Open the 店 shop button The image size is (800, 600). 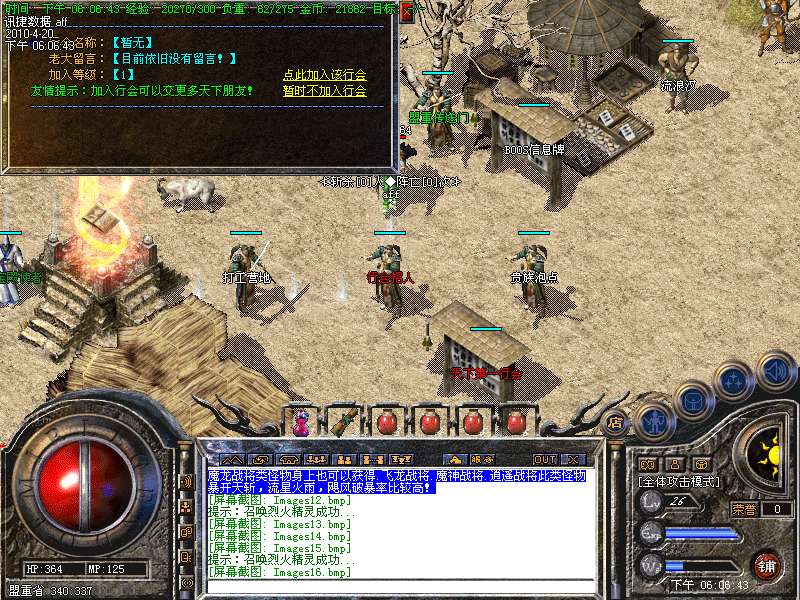615,423
